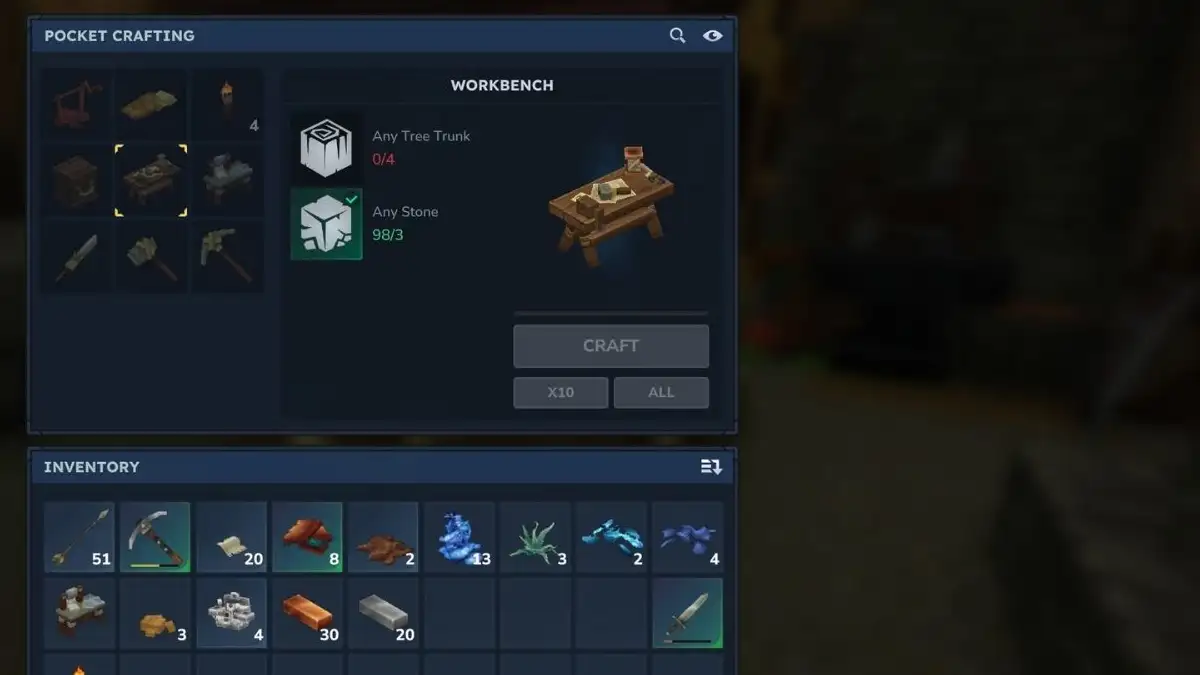Open the crafting search magnifier
The height and width of the screenshot is (675, 1200).
tap(677, 36)
